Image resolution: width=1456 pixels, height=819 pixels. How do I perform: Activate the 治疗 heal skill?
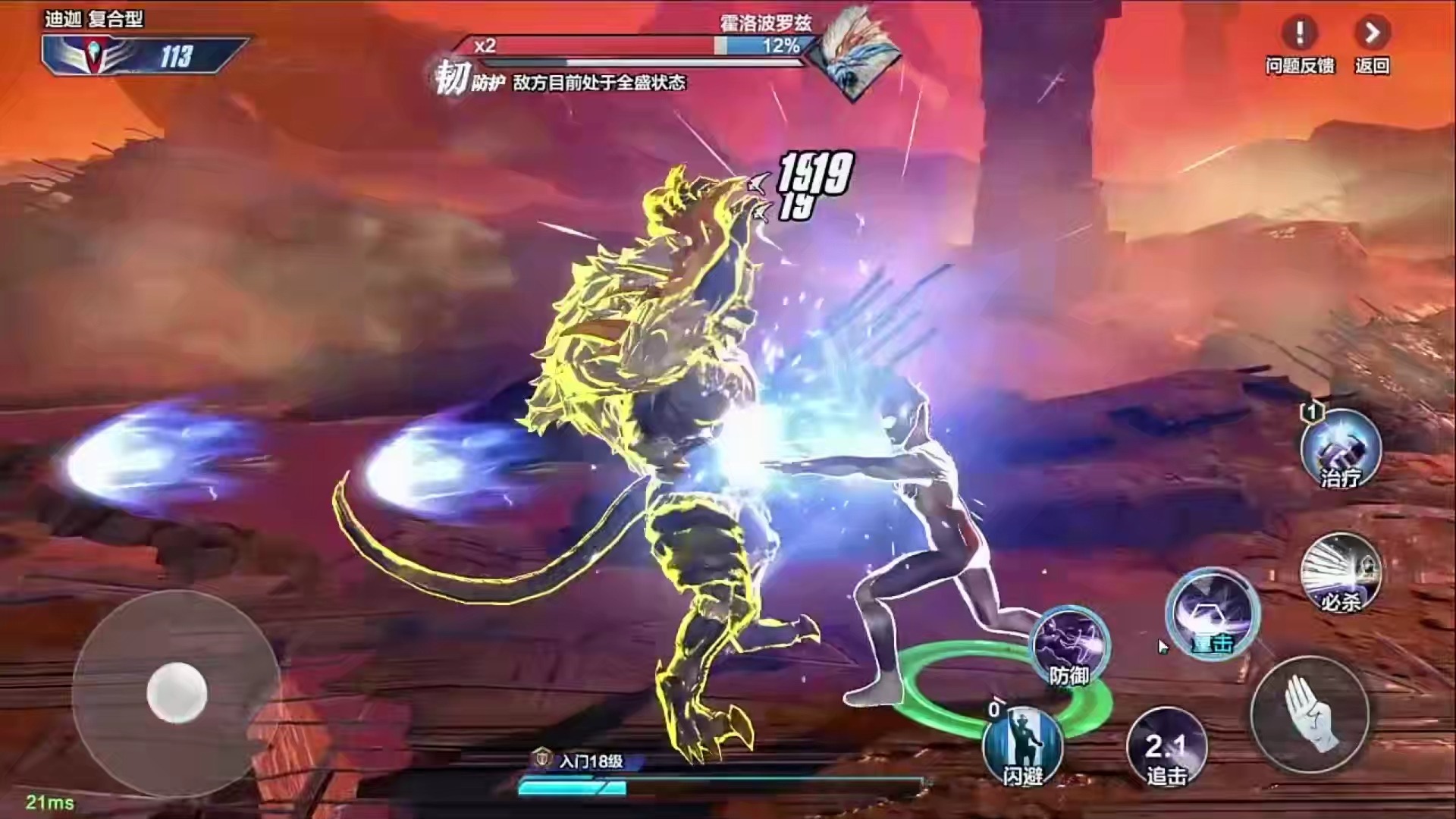click(1341, 449)
